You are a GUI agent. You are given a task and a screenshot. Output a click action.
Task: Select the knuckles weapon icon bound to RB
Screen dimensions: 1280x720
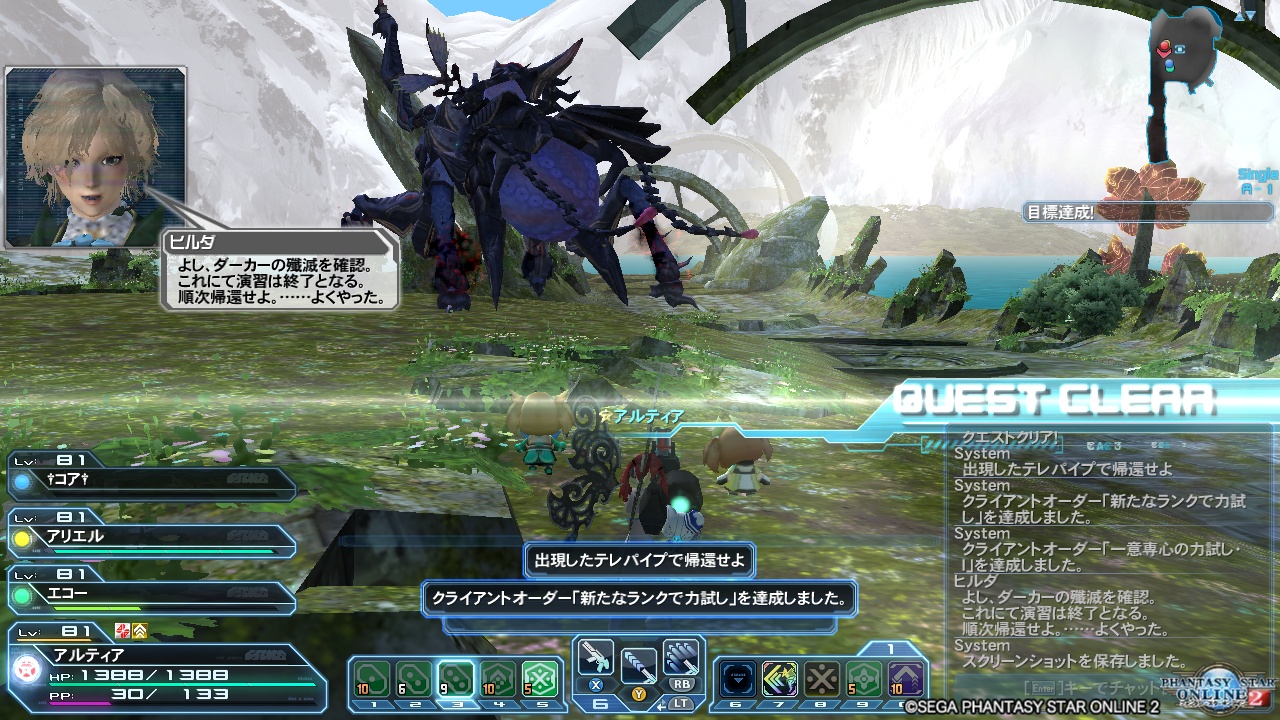[679, 658]
